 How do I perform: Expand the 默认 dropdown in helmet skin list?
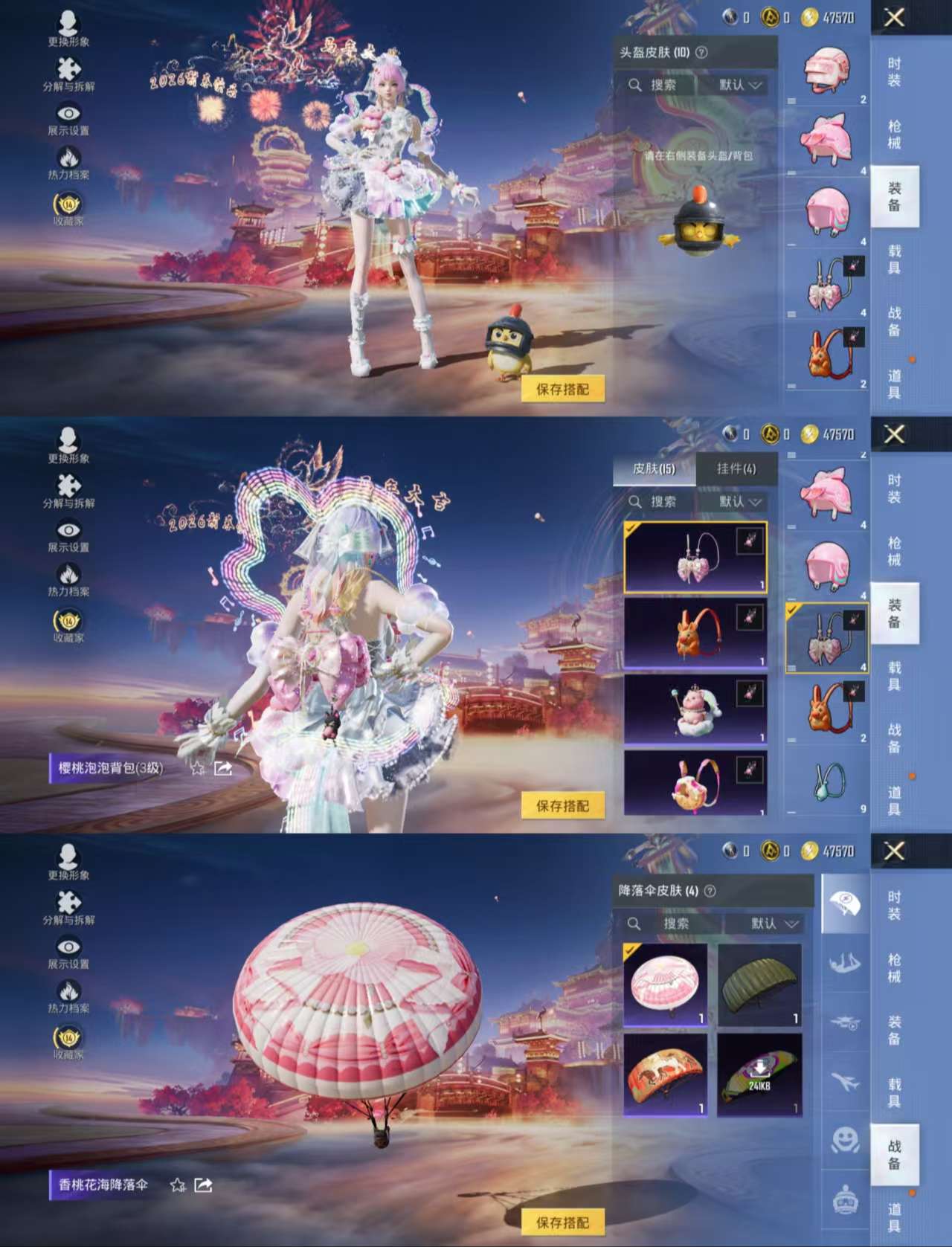736,85
